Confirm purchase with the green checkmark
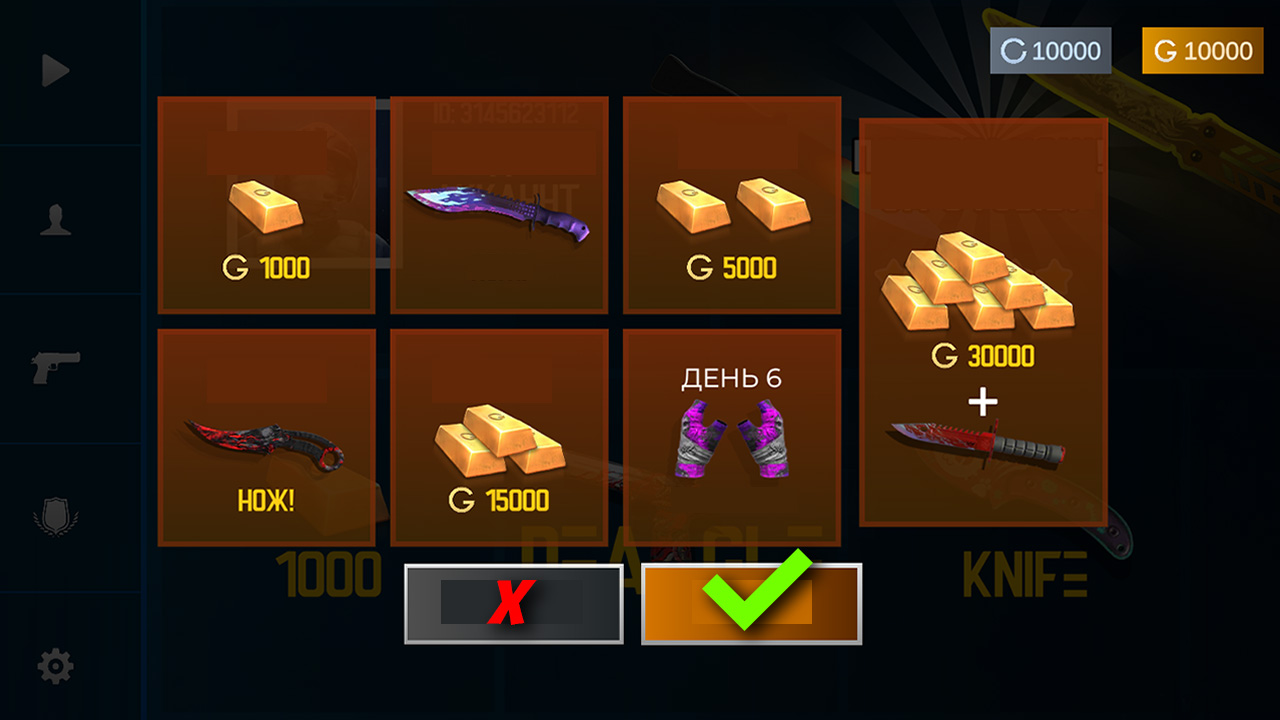 click(752, 604)
